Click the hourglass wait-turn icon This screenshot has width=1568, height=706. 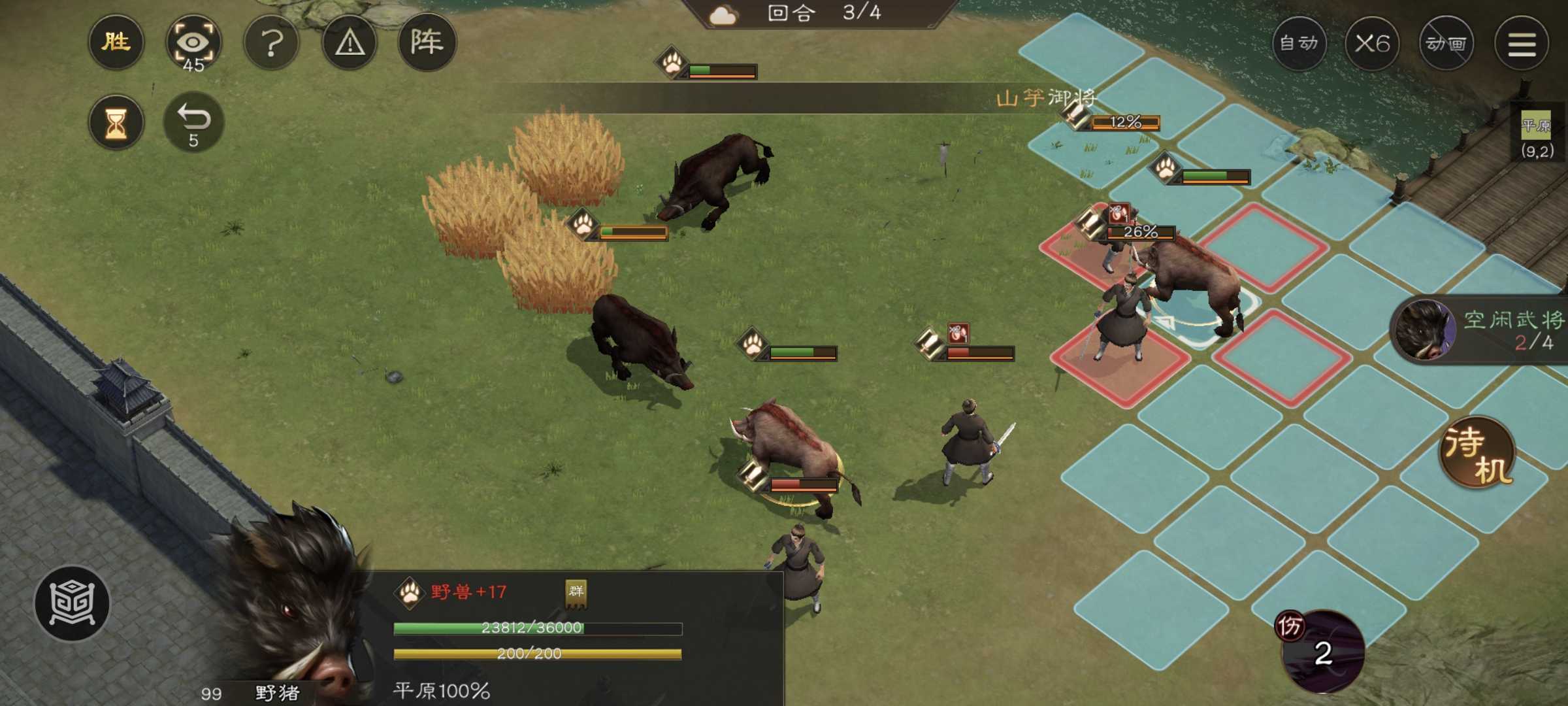[116, 122]
